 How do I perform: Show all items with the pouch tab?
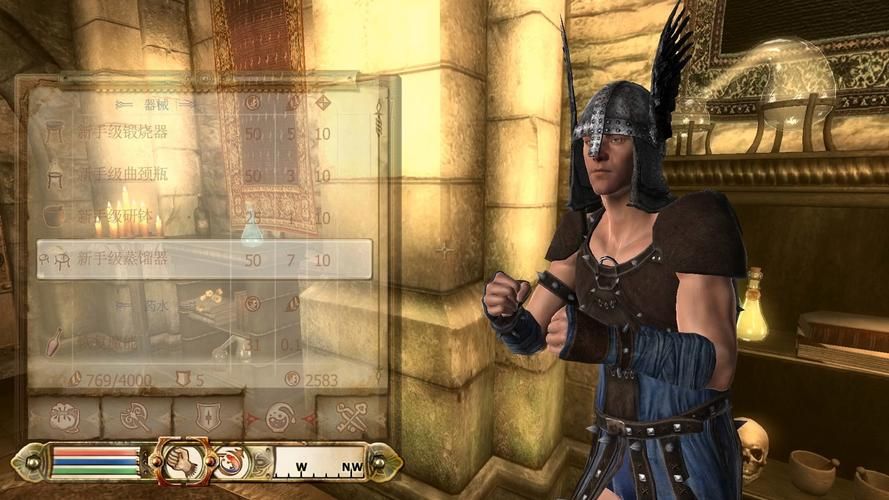(x=63, y=417)
